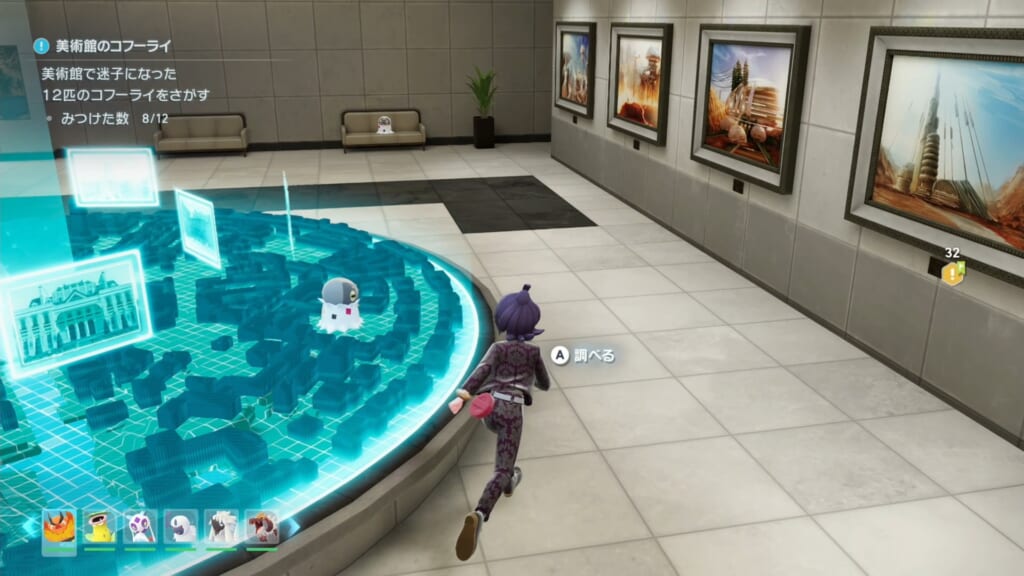Pick the Absol party slot
Viewport: 1024px width, 576px height.
[x=181, y=526]
